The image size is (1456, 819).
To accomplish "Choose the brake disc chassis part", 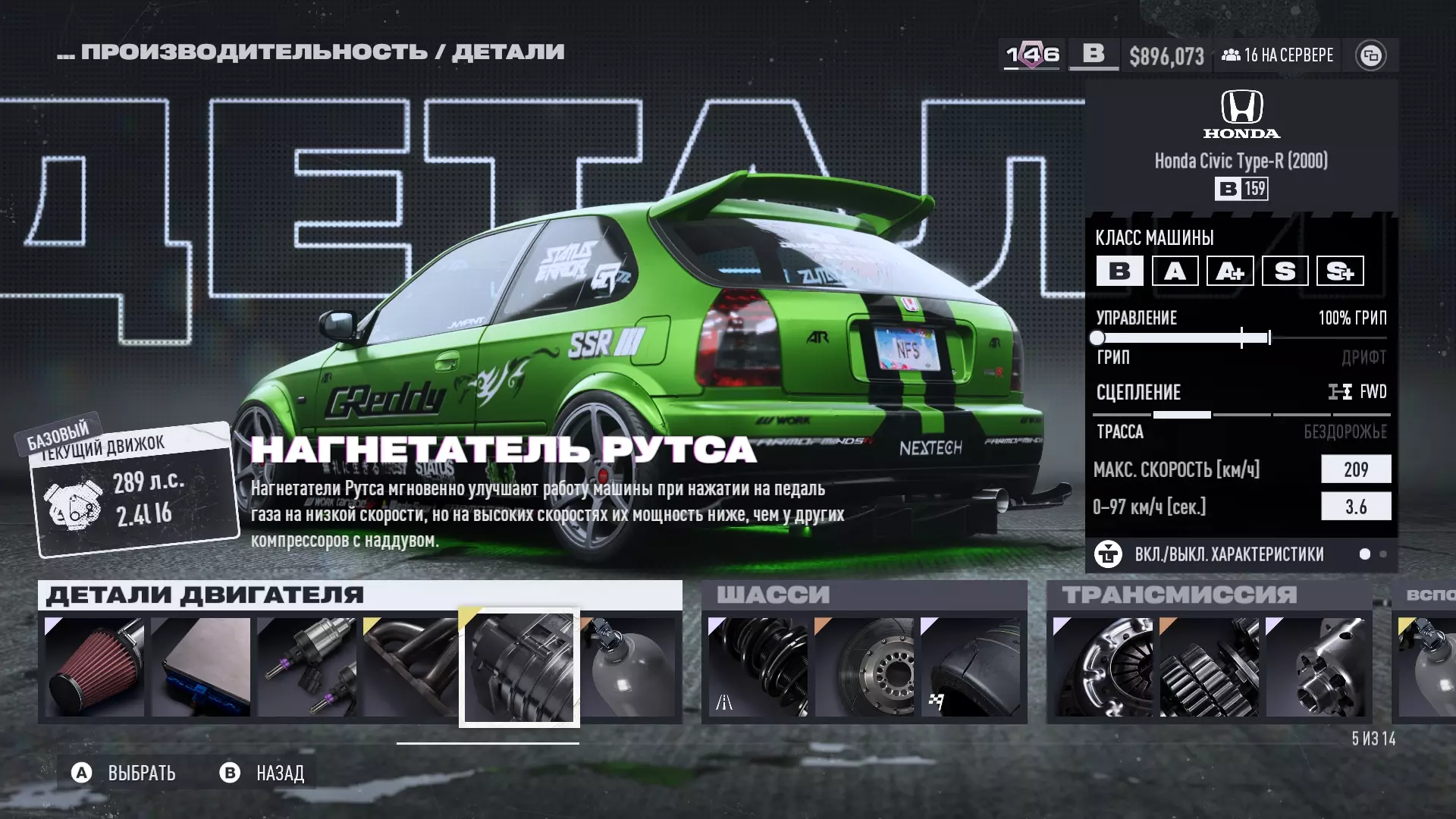I will pos(864,667).
